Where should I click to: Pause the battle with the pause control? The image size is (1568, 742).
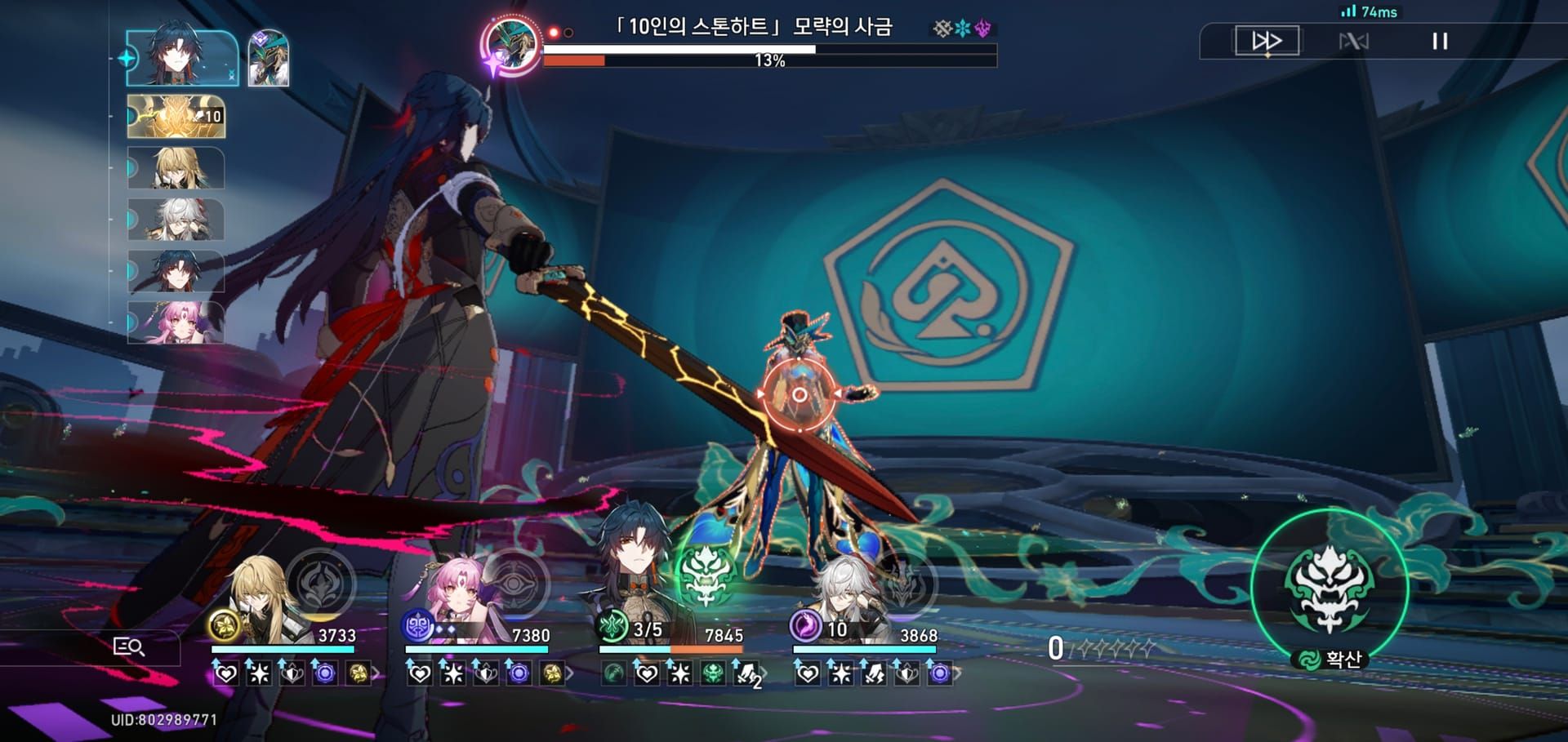(1442, 40)
